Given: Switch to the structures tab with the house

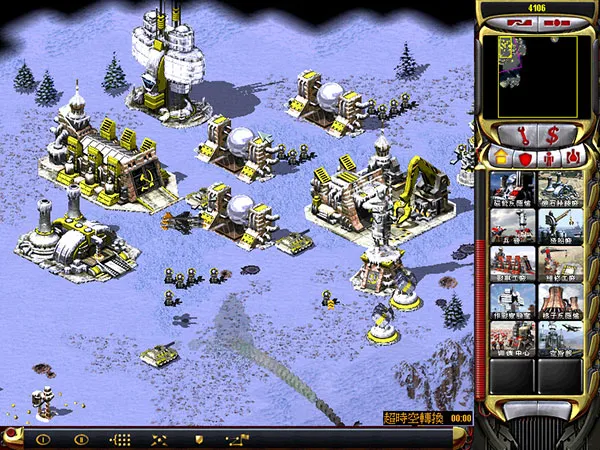Looking at the screenshot, I should tap(500, 156).
